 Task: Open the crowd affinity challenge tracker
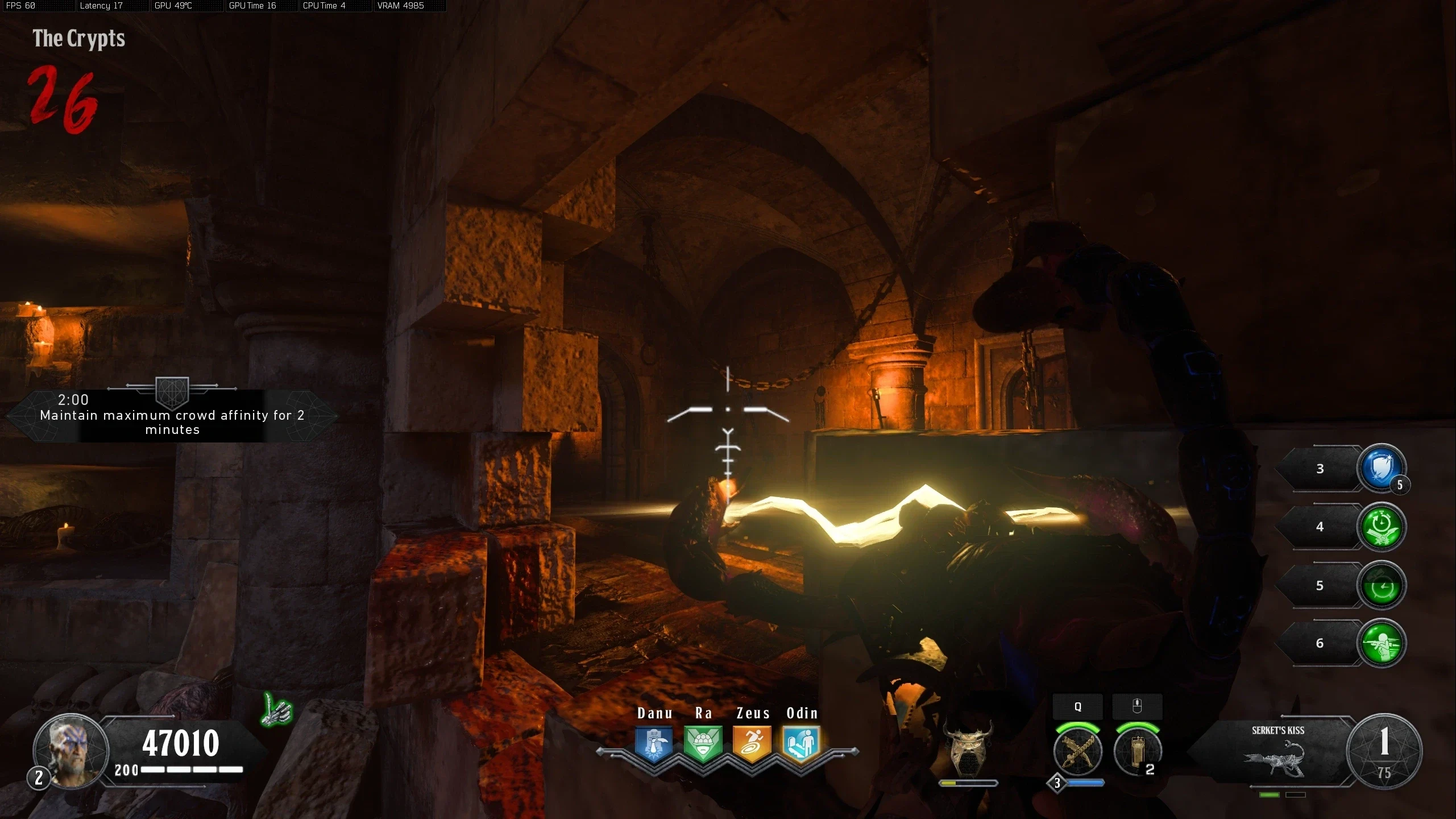pos(172,415)
